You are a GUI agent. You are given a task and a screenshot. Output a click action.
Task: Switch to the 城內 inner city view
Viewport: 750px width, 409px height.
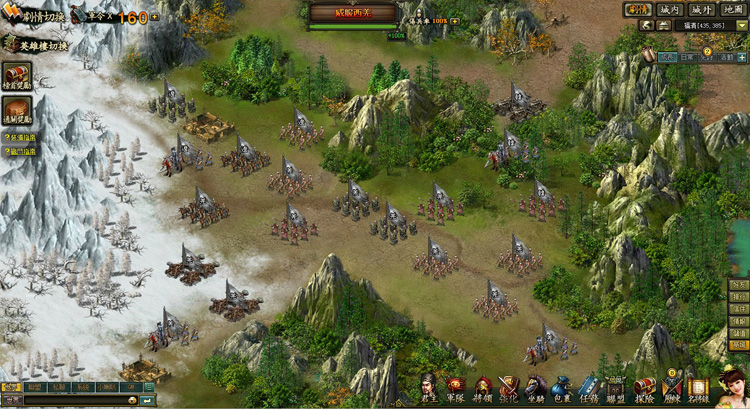click(x=671, y=9)
